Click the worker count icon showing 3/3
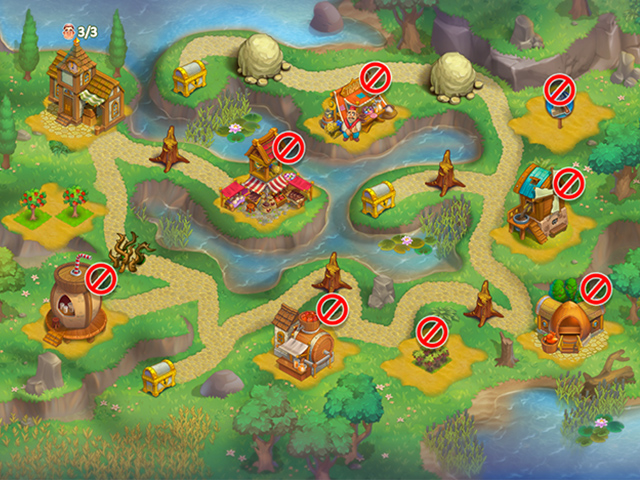Screen dimensions: 640x480 [x=68, y=31]
